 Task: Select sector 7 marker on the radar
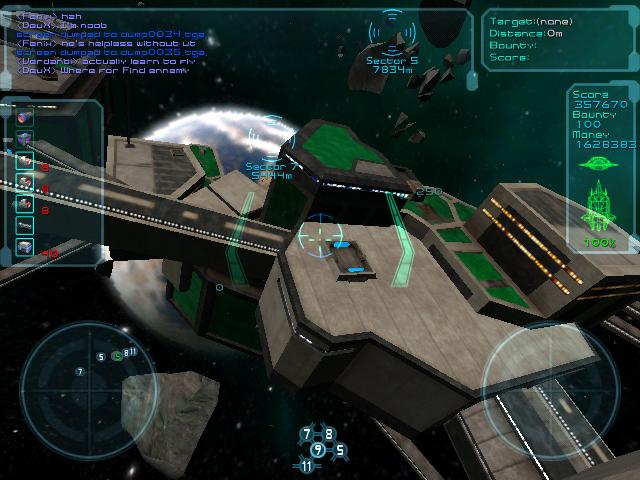pos(80,372)
